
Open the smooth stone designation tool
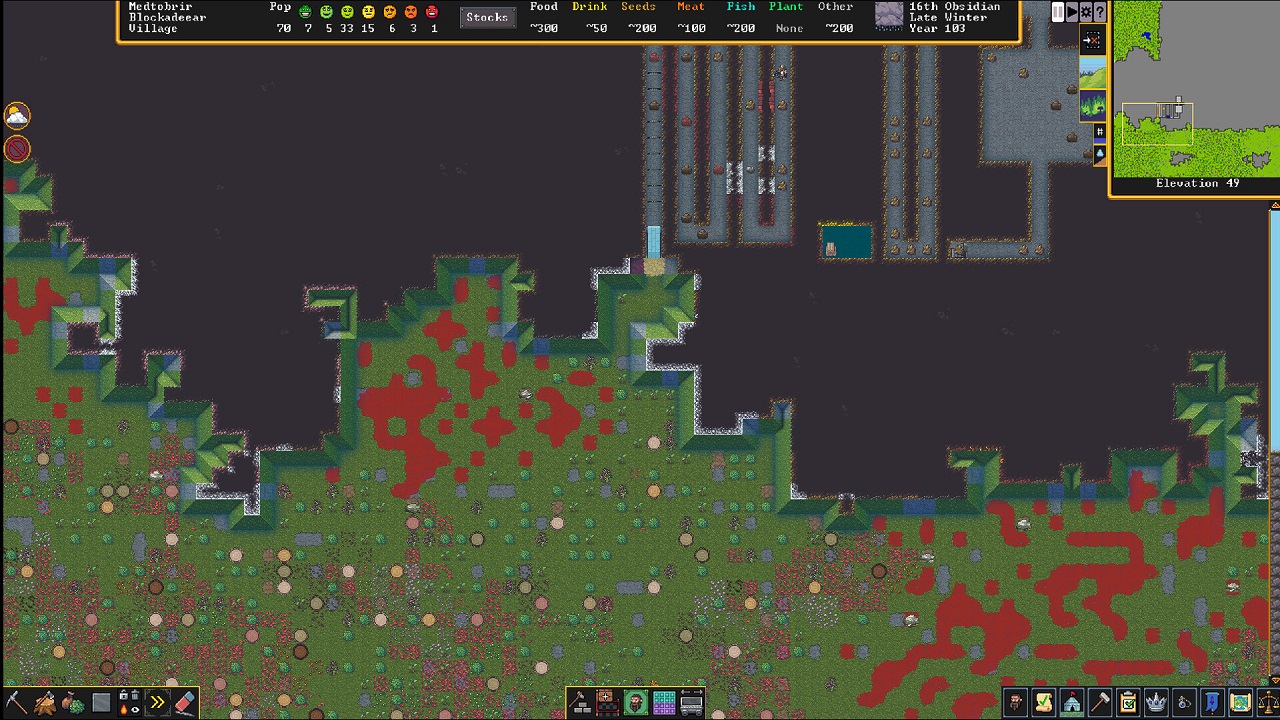point(100,701)
